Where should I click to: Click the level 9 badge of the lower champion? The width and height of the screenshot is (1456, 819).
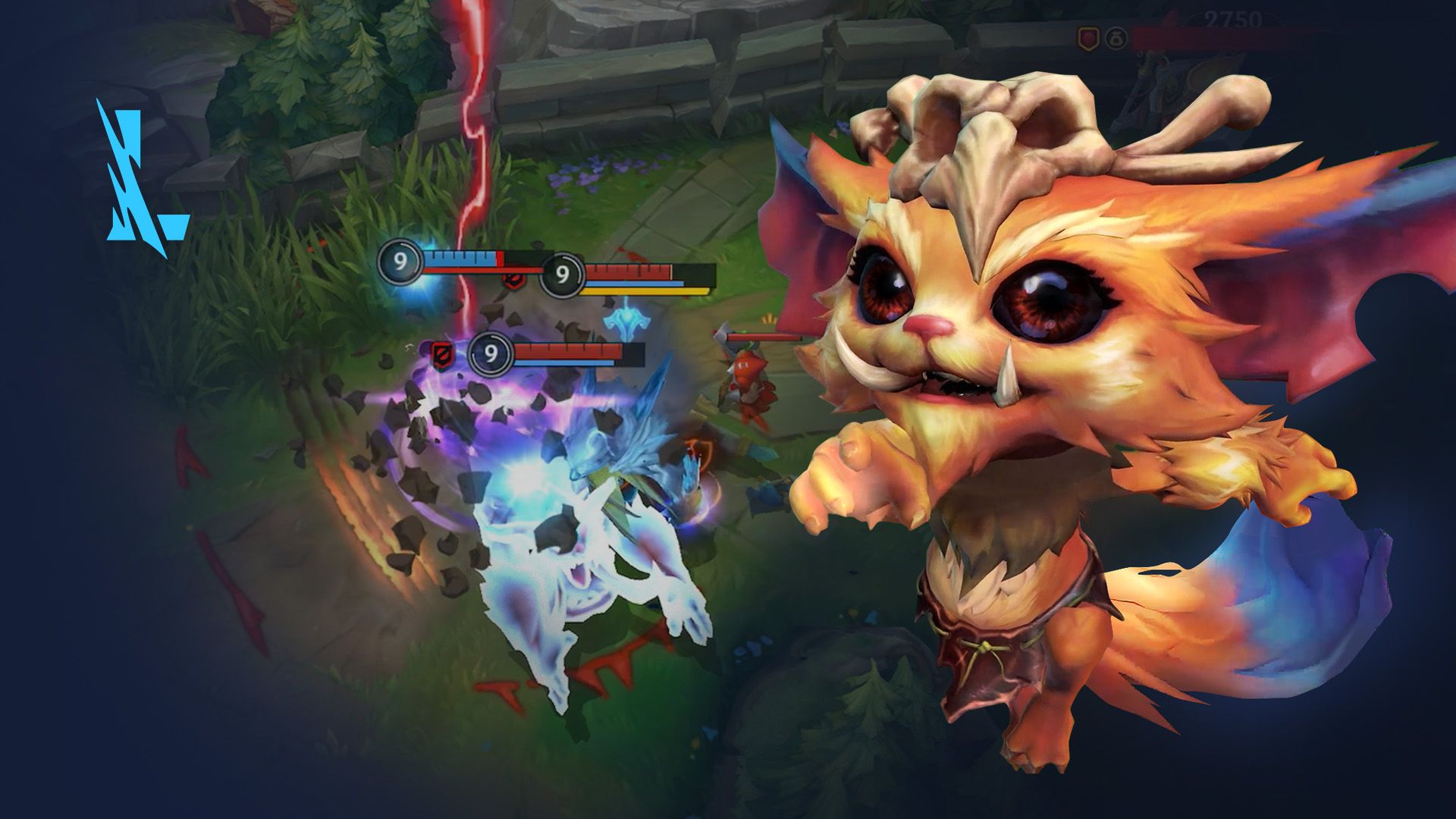click(x=492, y=355)
